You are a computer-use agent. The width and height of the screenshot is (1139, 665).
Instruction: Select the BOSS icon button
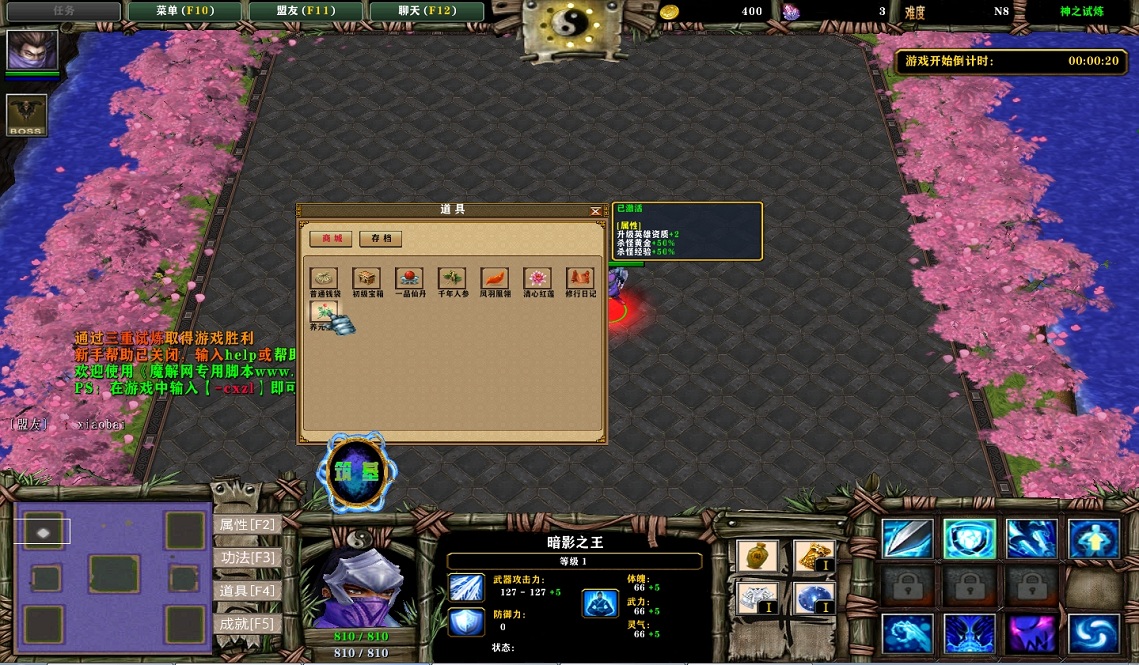point(26,115)
